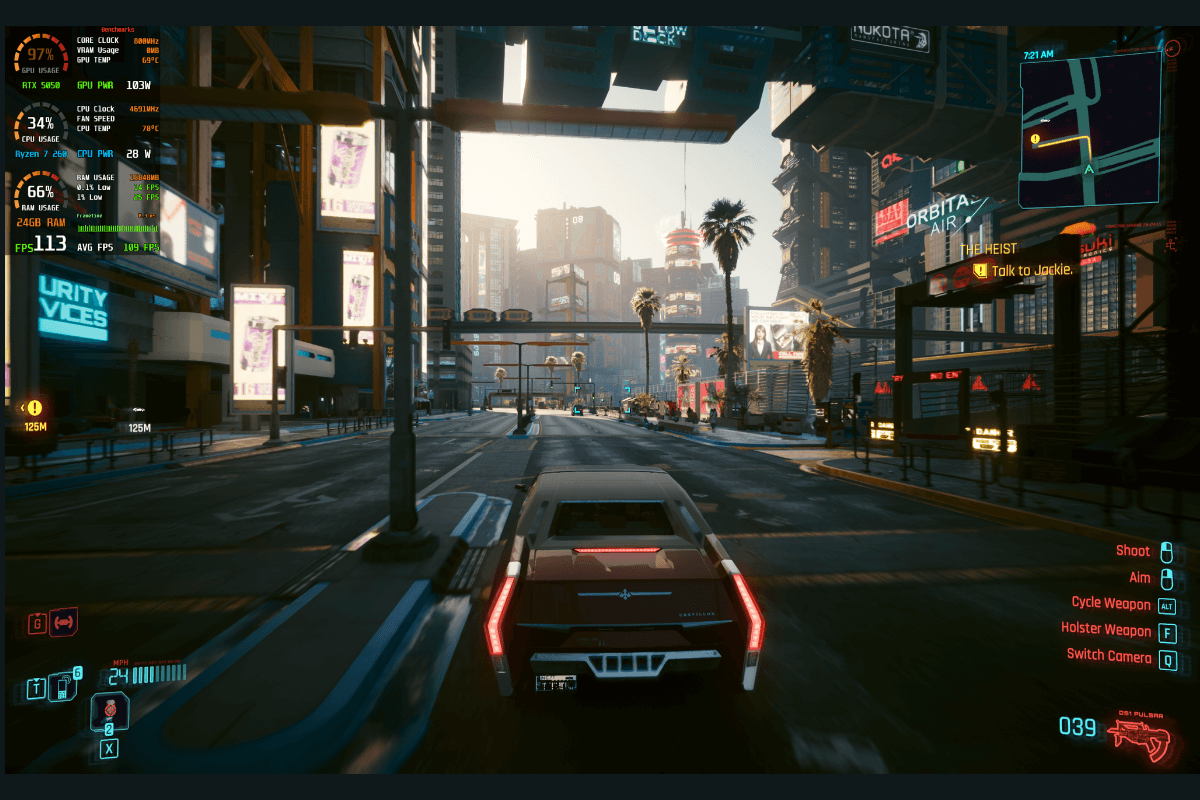Image resolution: width=1200 pixels, height=800 pixels.
Task: Activate the red vehicle-call icon
Action: 64,623
